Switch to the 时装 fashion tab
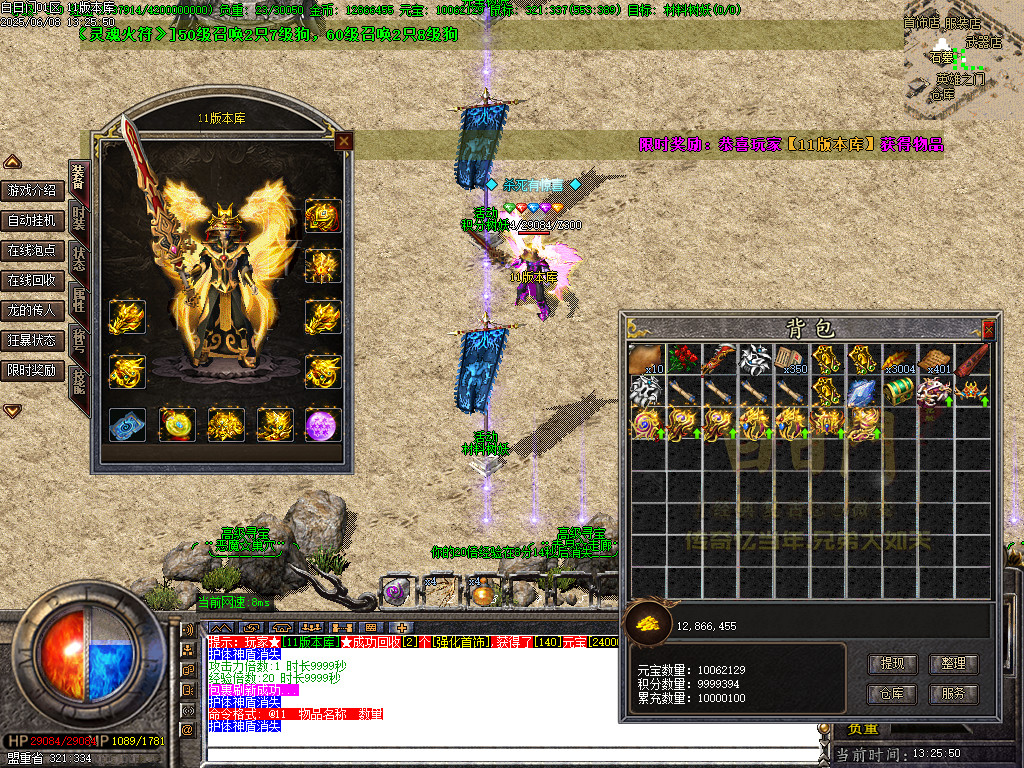The image size is (1024, 768). (79, 218)
